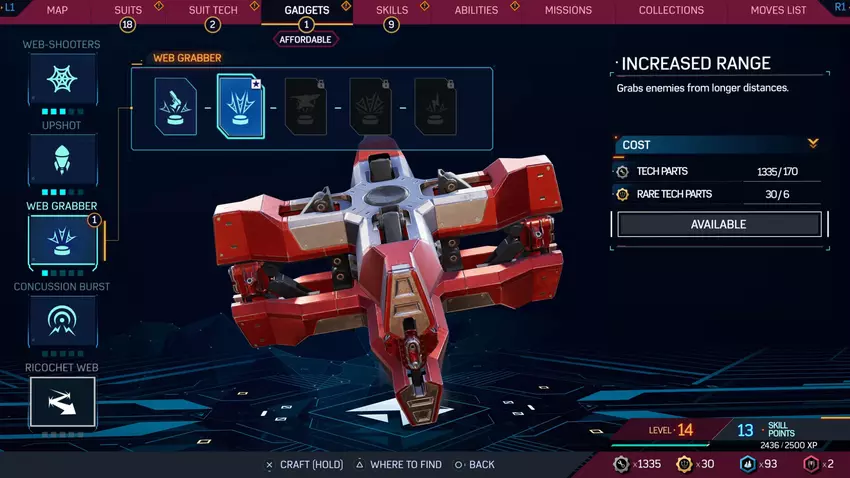850x478 pixels.
Task: Switch to the Missions tab
Action: pyautogui.click(x=568, y=10)
